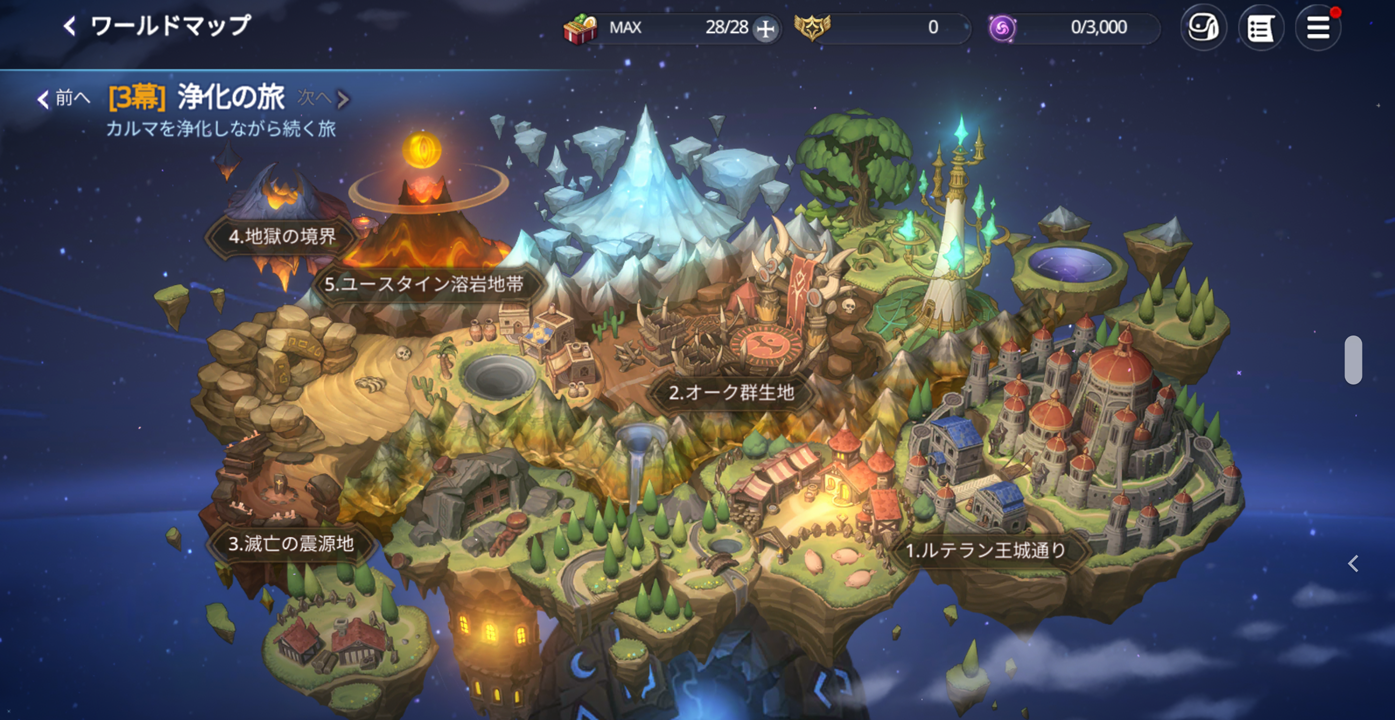Select stage 2.オーク群生地
Image resolution: width=1395 pixels, height=720 pixels.
[731, 393]
